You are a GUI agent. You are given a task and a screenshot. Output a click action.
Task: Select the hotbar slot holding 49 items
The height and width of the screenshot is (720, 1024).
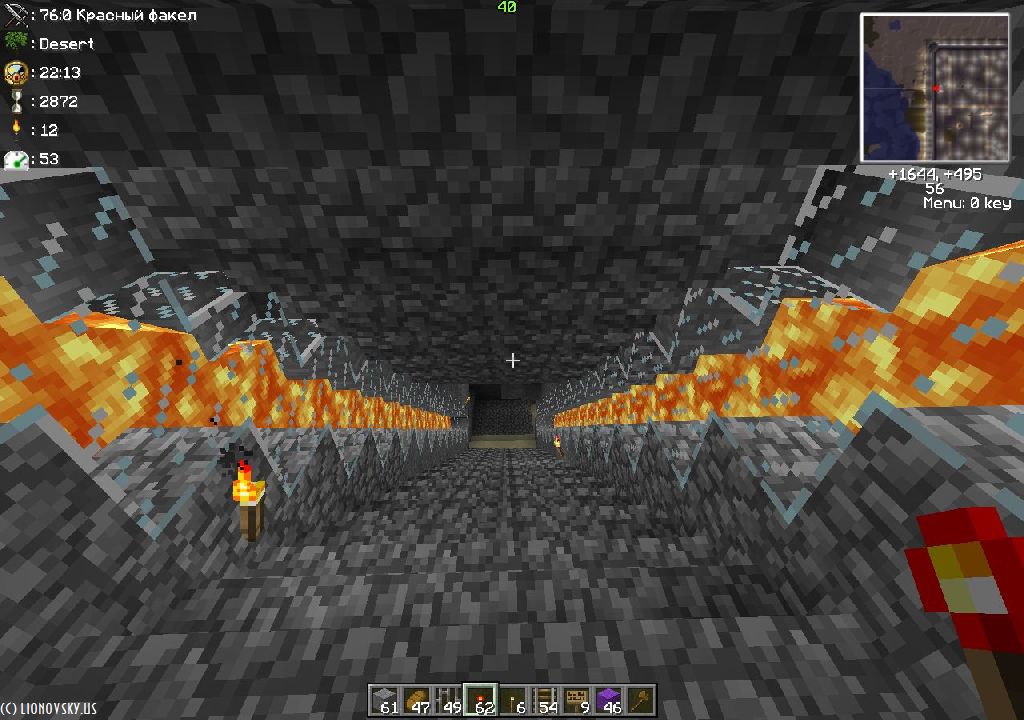click(448, 700)
